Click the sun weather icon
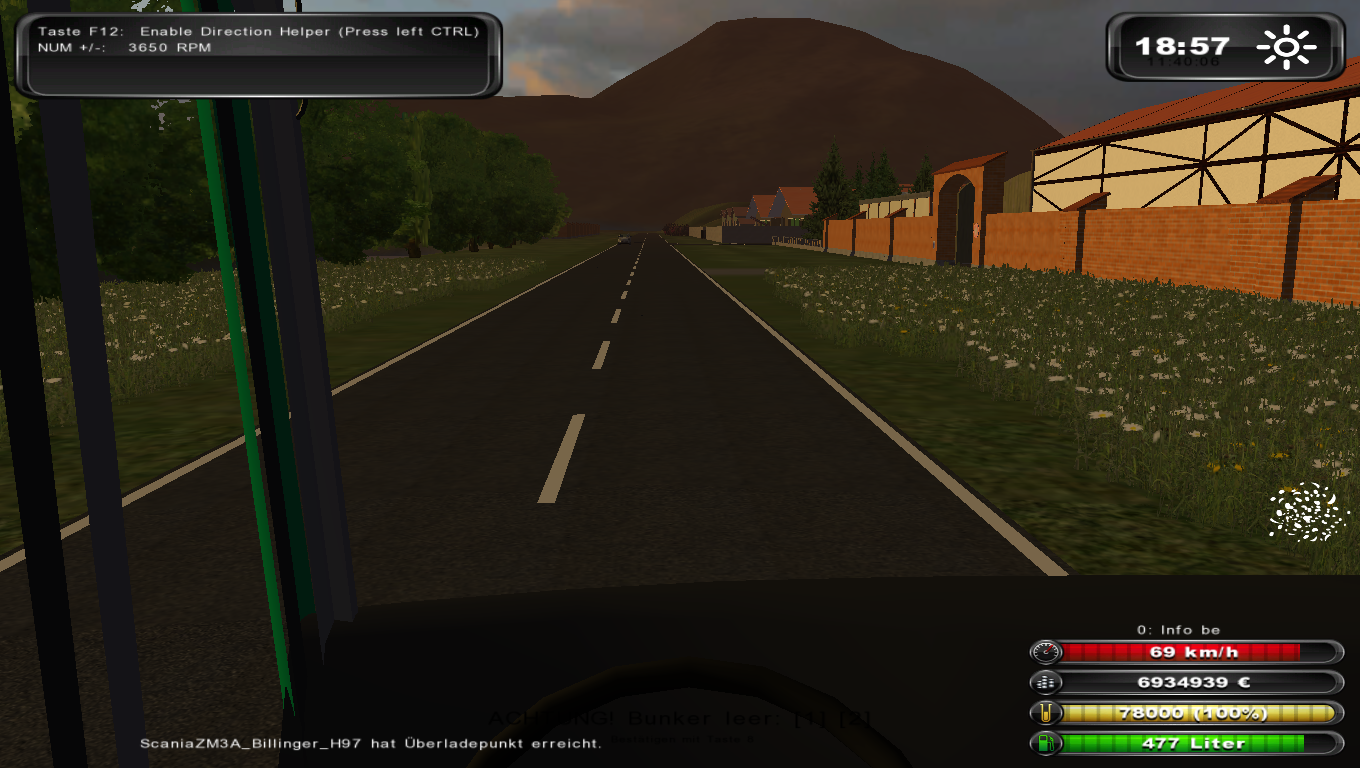 [1288, 47]
